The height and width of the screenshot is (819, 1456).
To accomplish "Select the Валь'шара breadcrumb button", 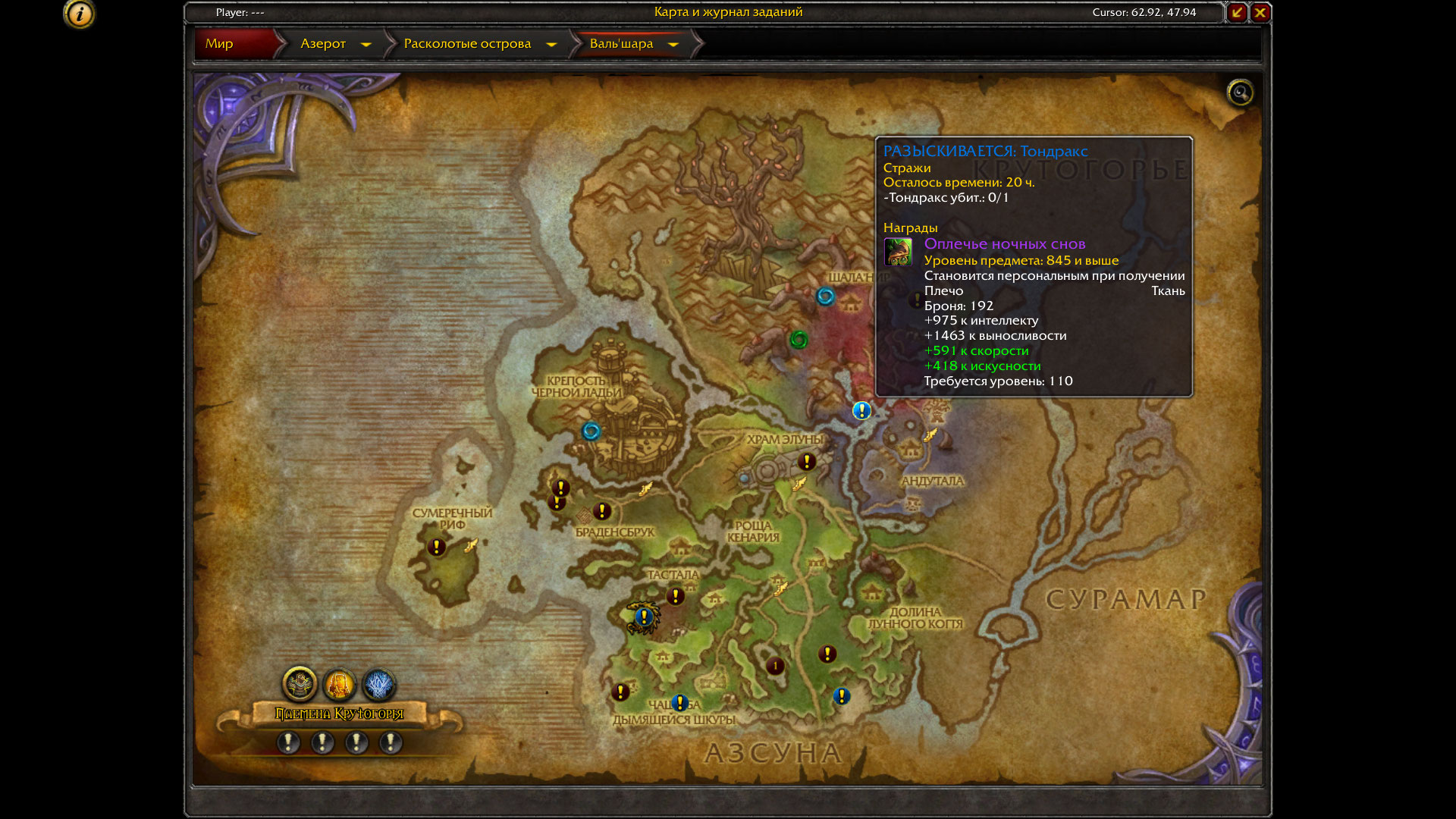I will [x=621, y=44].
